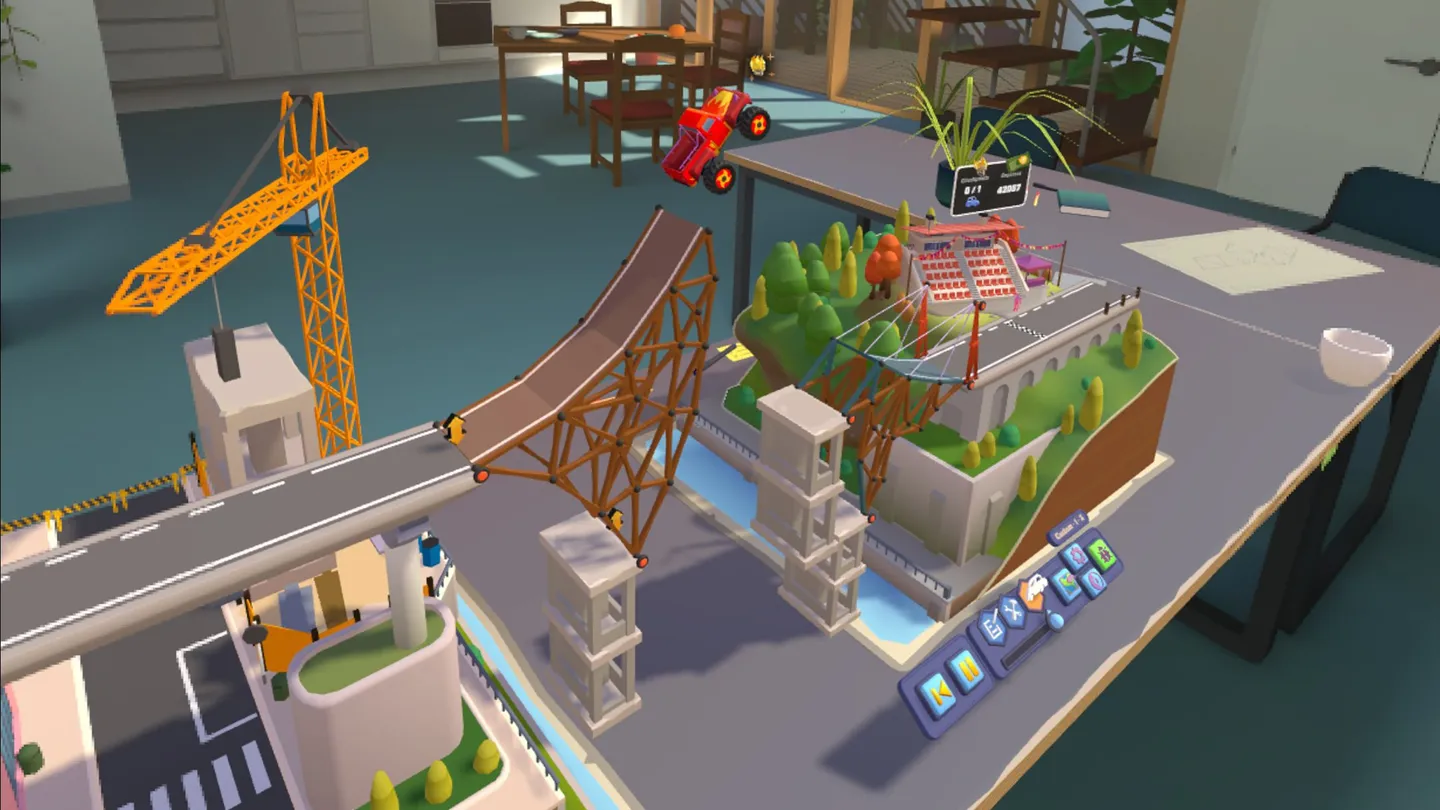This screenshot has height=810, width=1440.
Task: Select the hammer and wrench build tools icon
Action: 1013,613
